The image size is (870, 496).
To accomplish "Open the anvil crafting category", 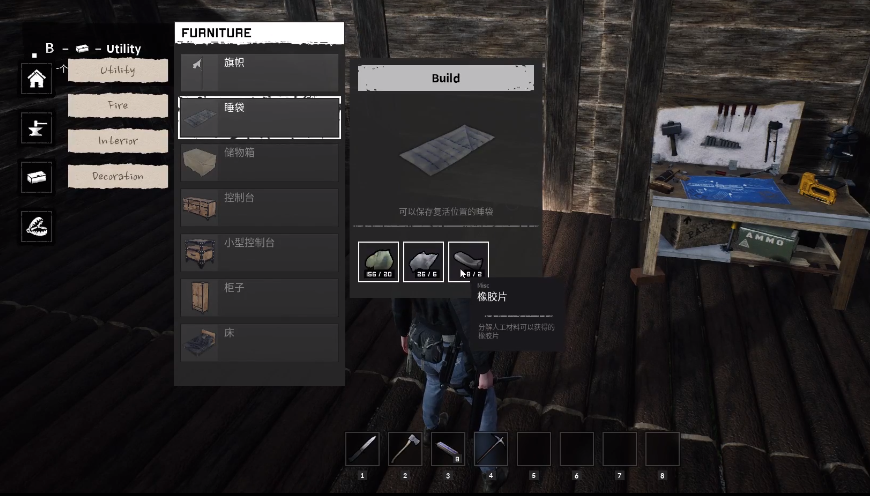I will point(37,127).
